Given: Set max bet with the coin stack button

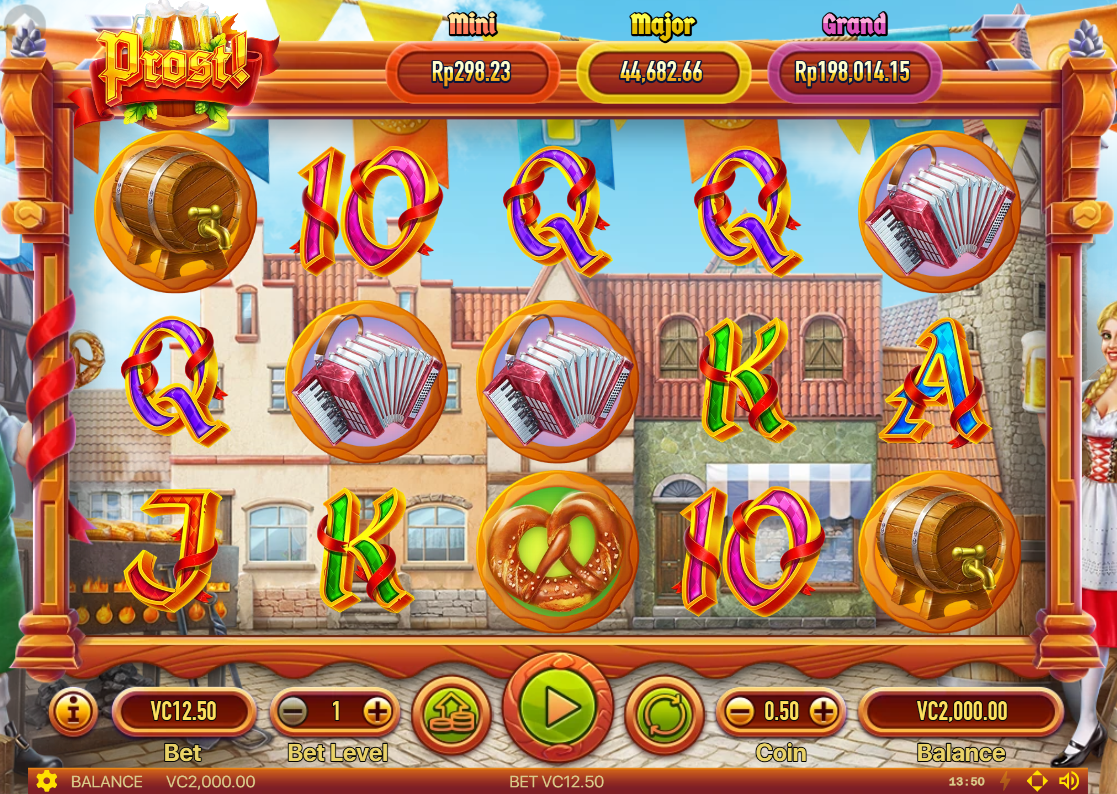Looking at the screenshot, I should coord(450,712).
